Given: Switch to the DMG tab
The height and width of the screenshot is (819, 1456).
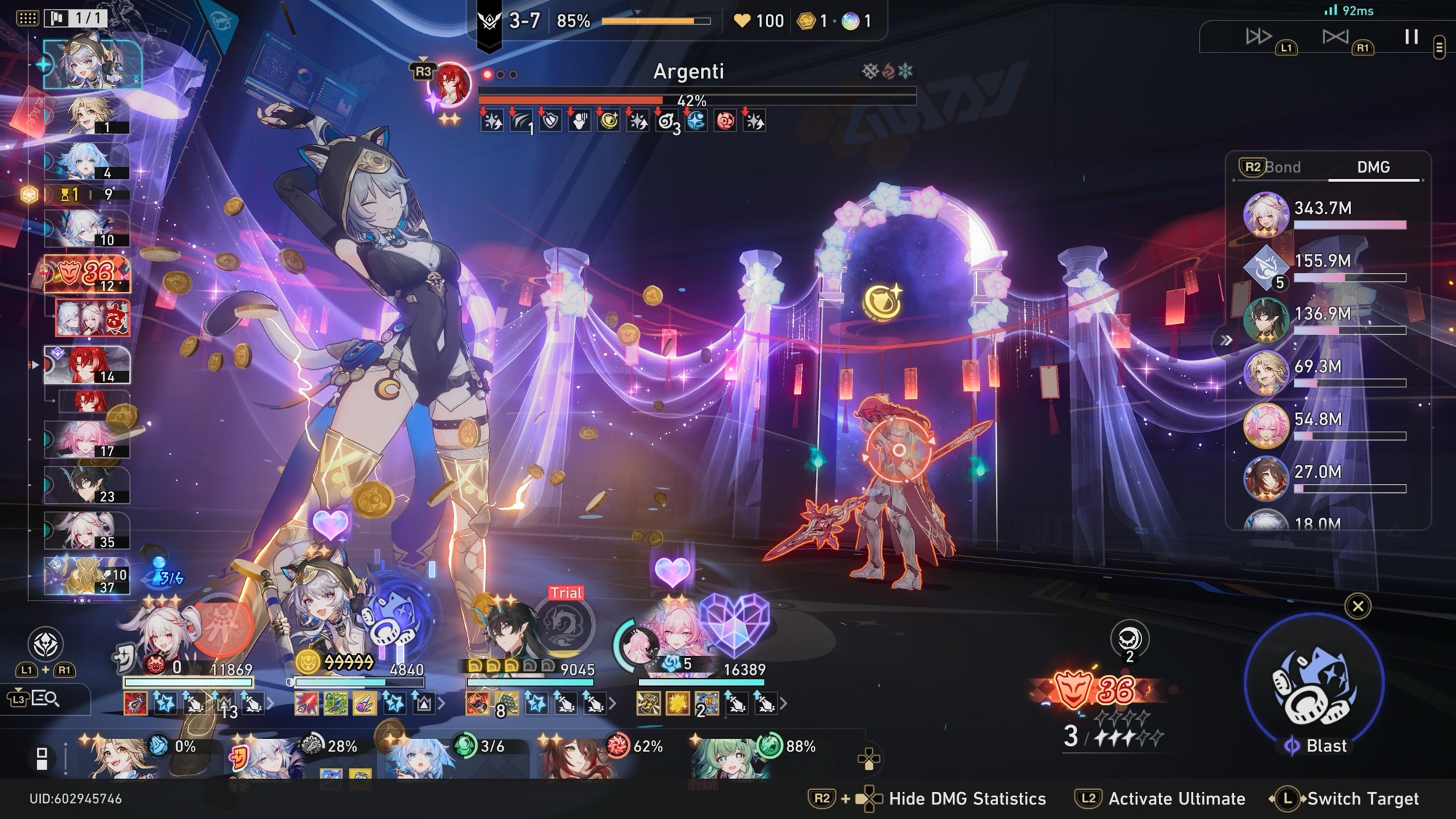Looking at the screenshot, I should (x=1373, y=167).
